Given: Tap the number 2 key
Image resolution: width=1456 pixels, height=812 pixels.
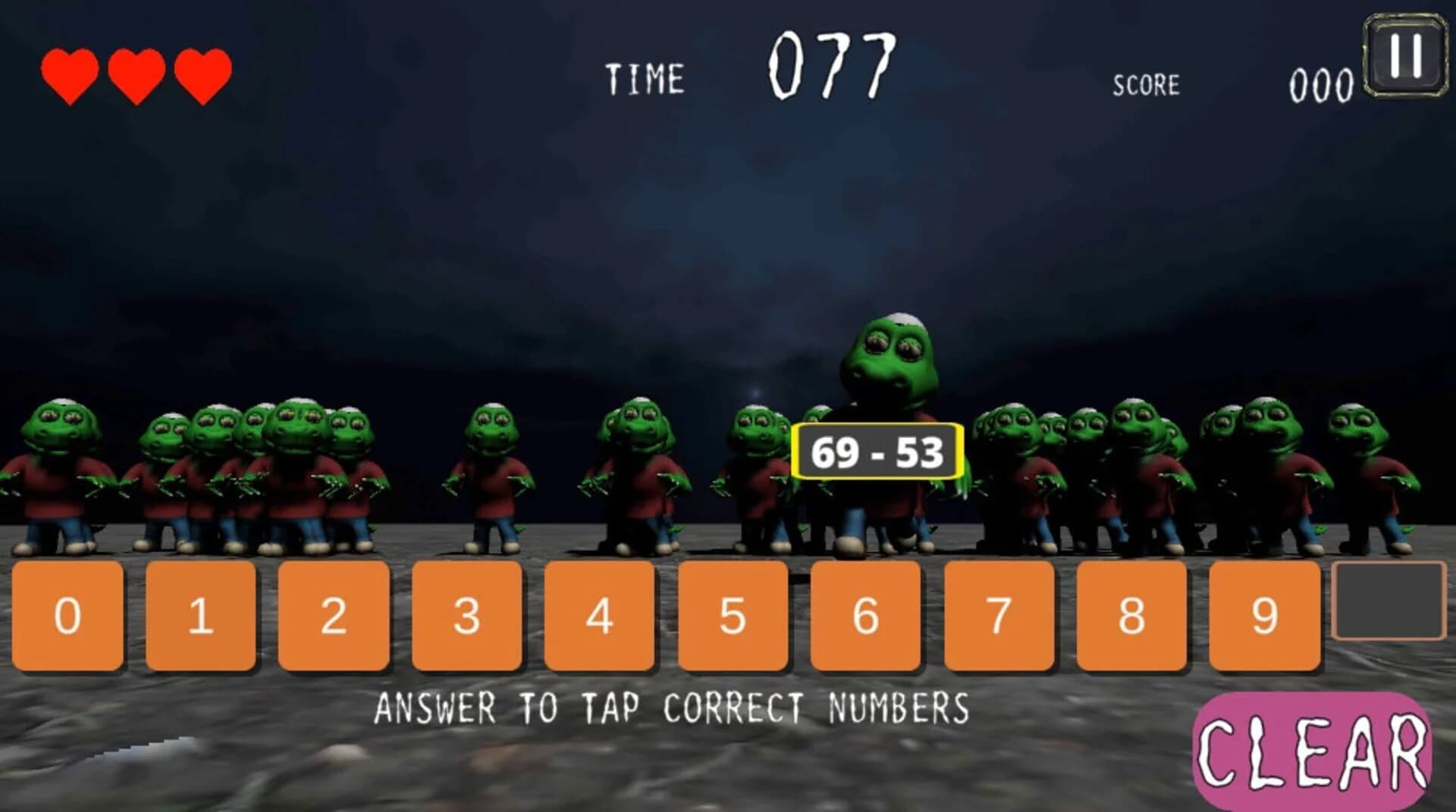Looking at the screenshot, I should point(333,614).
